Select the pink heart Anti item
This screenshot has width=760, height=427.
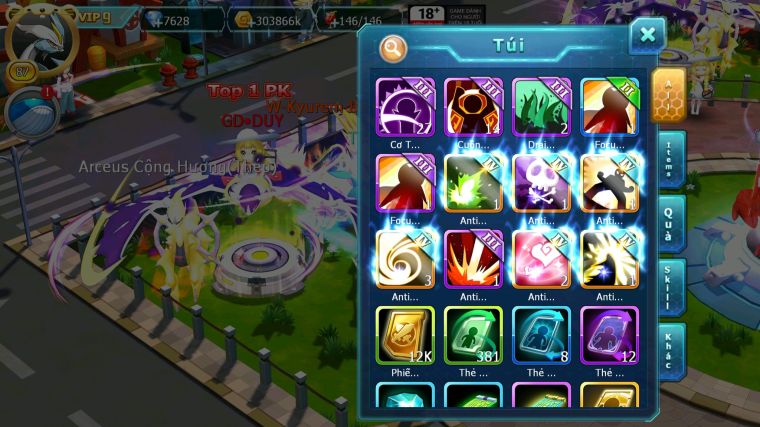point(541,258)
